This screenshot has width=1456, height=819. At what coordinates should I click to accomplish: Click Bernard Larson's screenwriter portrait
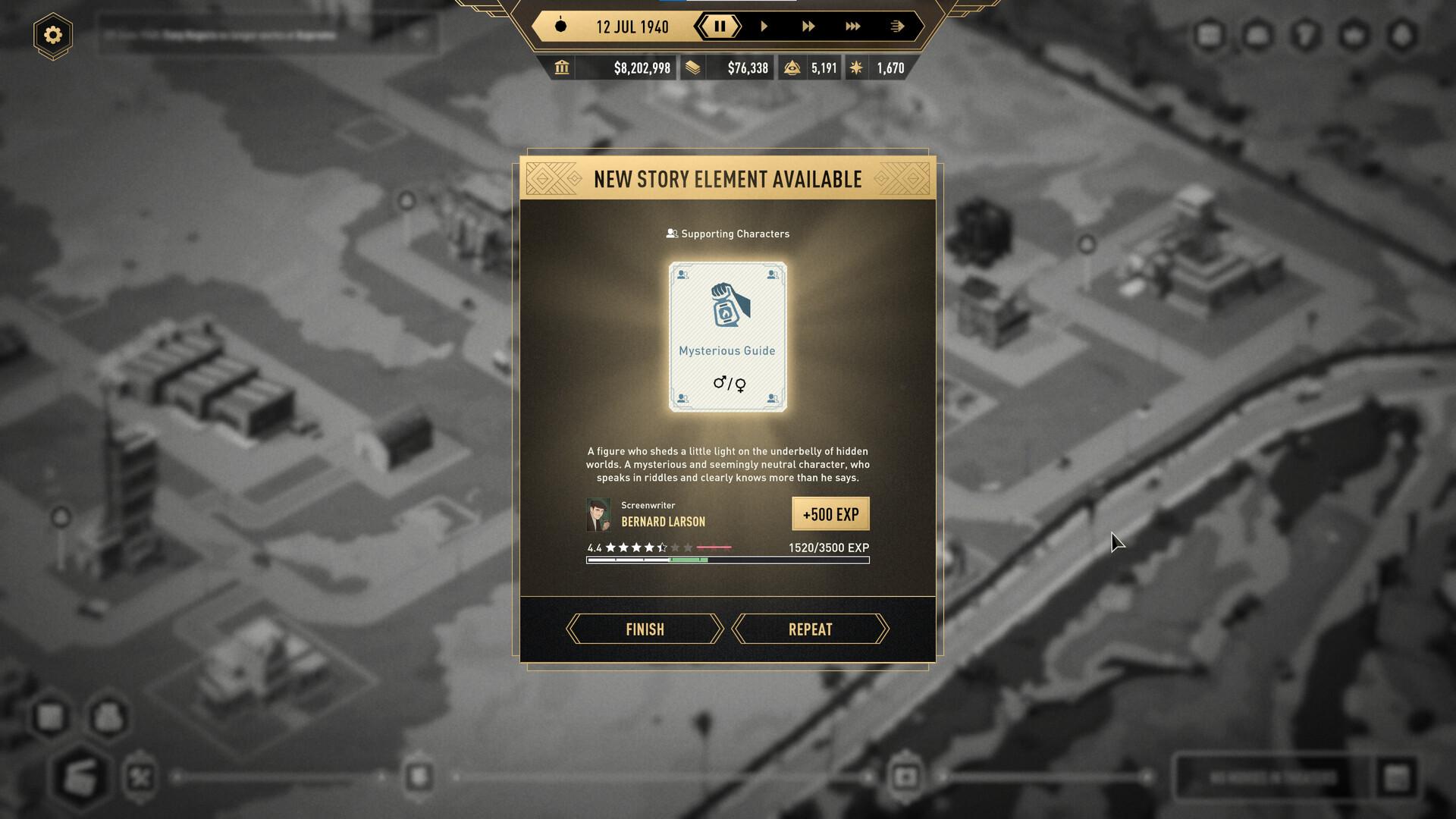pos(598,514)
